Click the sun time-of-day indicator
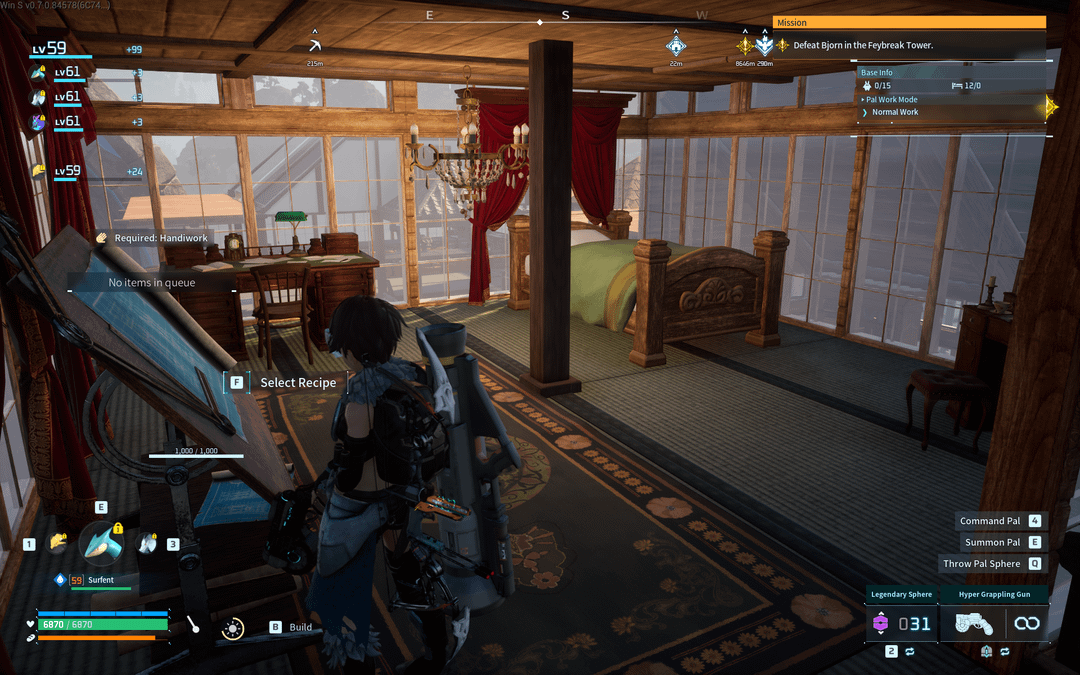The width and height of the screenshot is (1080, 675). click(233, 628)
